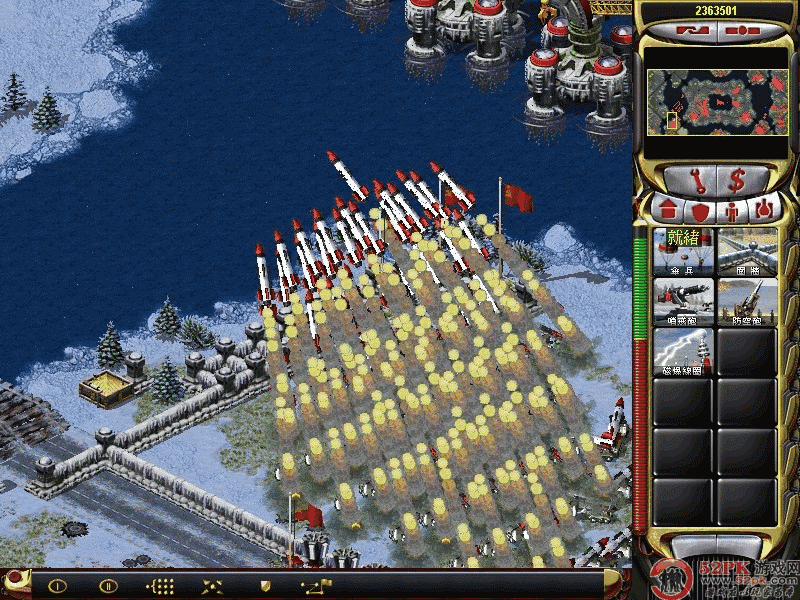Deploy the ready paratroopers support power
Image resolution: width=800 pixels, height=600 pixels.
[x=683, y=251]
